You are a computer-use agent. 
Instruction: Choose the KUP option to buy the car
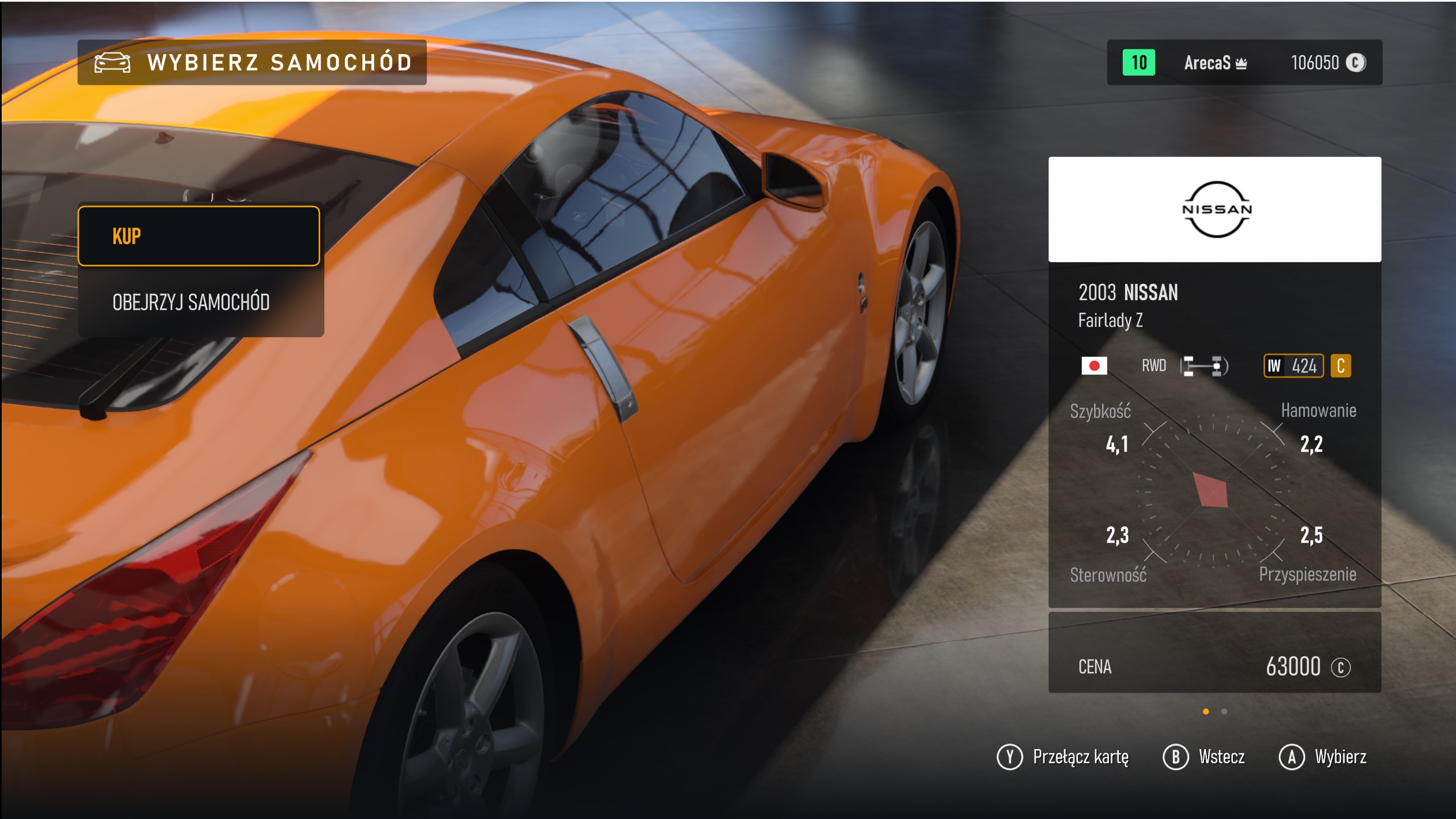198,236
